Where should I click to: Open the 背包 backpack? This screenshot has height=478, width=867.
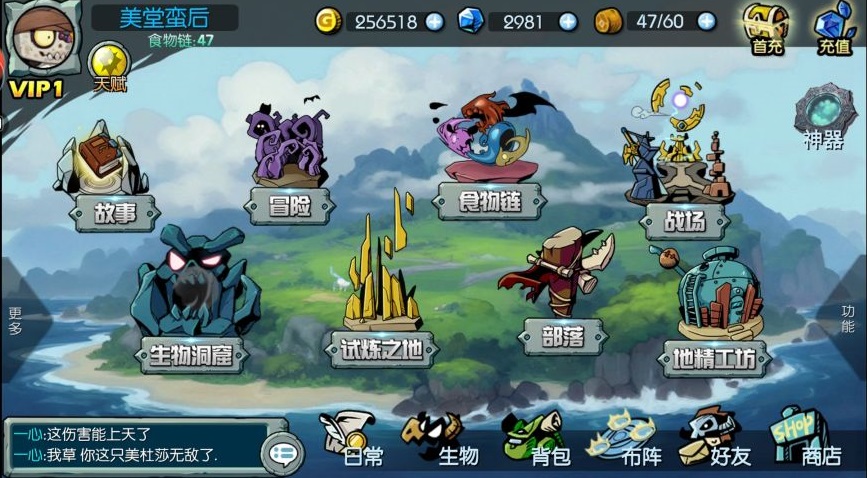pos(537,440)
